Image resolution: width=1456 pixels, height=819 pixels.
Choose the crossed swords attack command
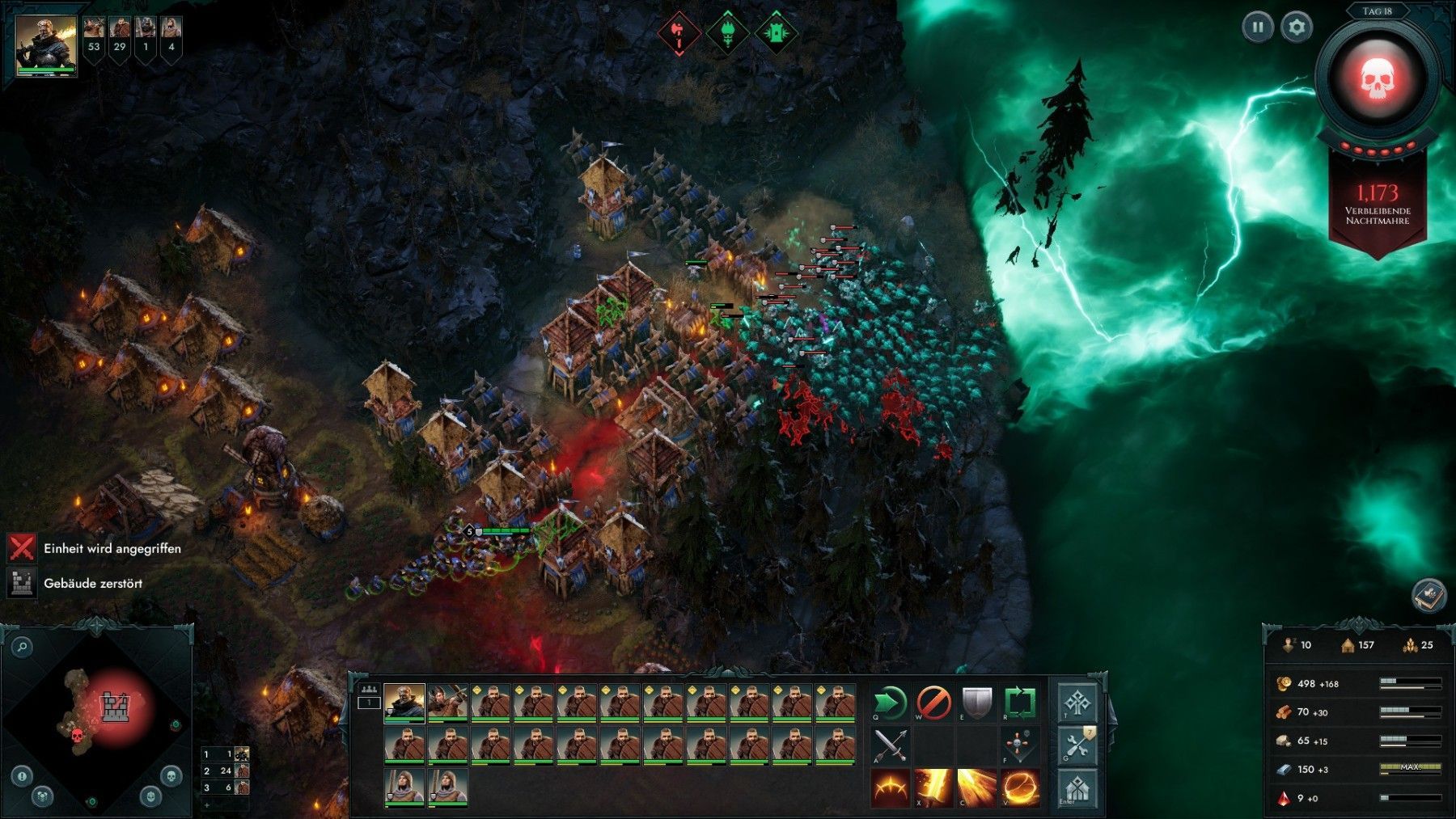890,745
